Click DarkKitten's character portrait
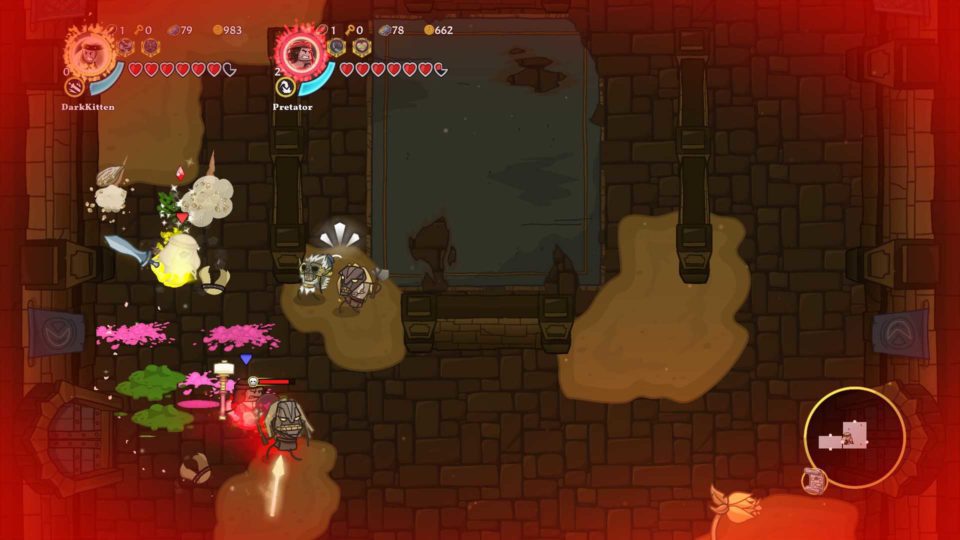This screenshot has width=960, height=540. point(90,49)
